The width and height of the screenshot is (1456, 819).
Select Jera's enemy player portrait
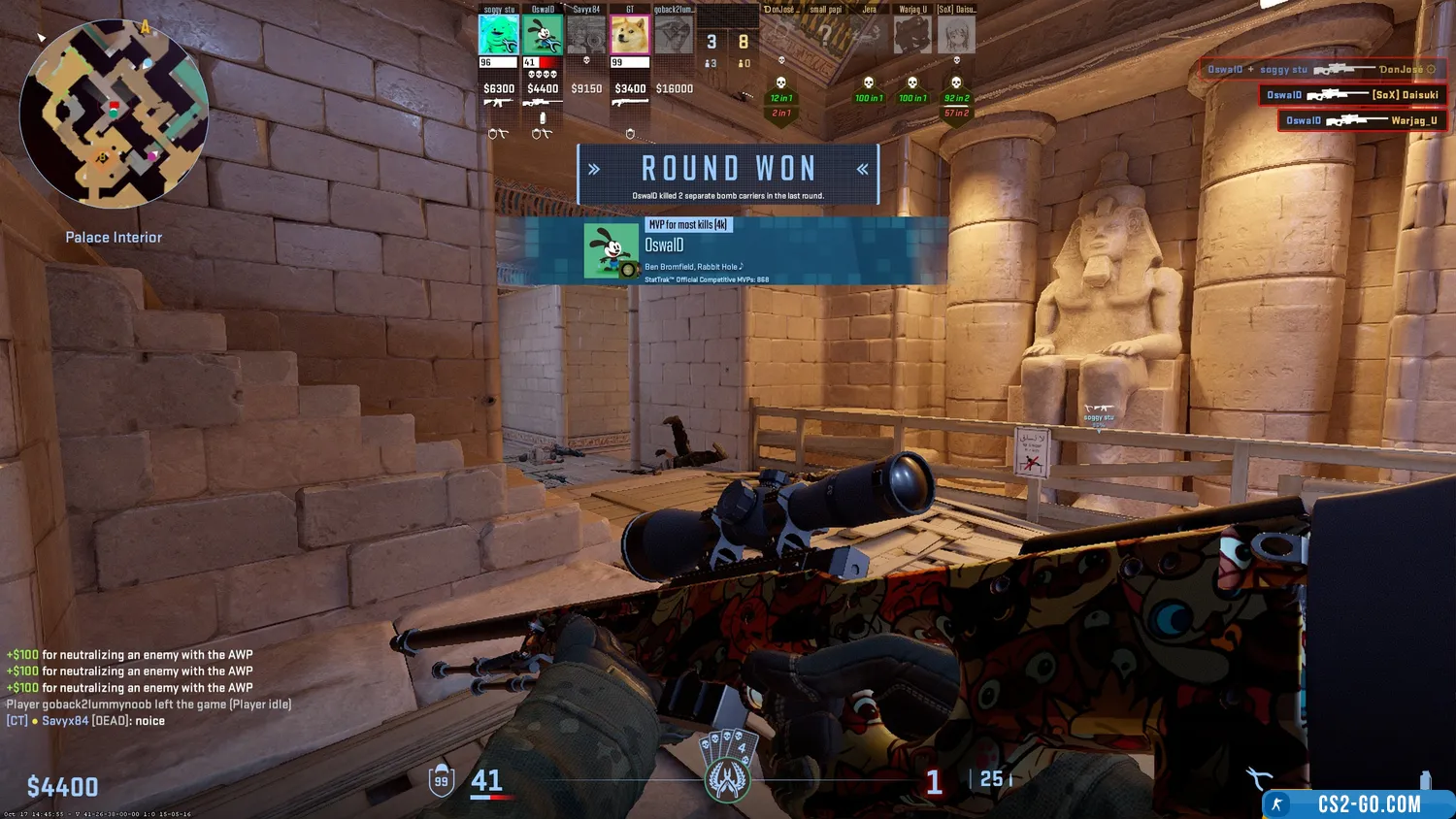point(869,36)
